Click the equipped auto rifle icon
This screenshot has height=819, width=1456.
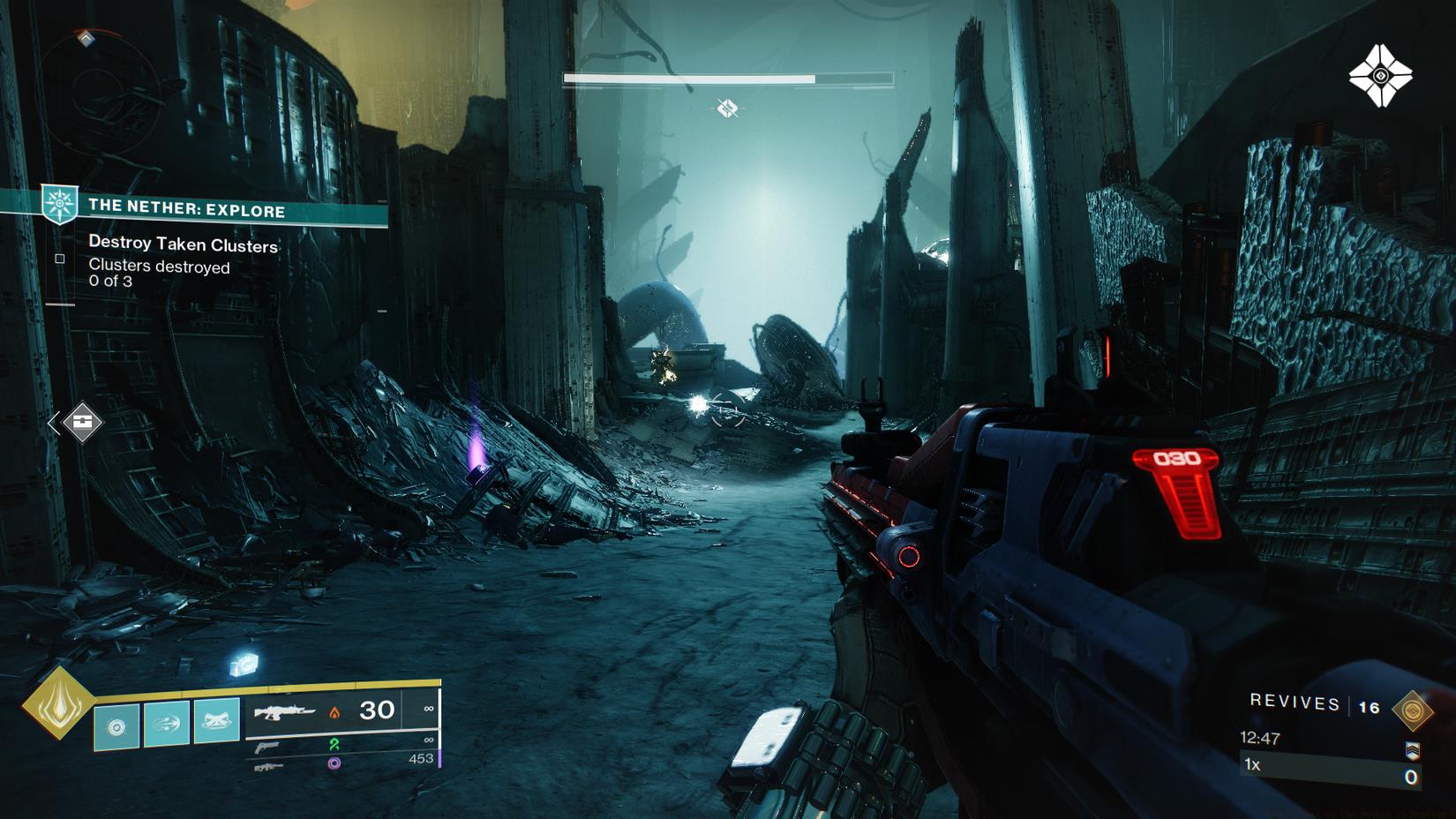pos(286,712)
